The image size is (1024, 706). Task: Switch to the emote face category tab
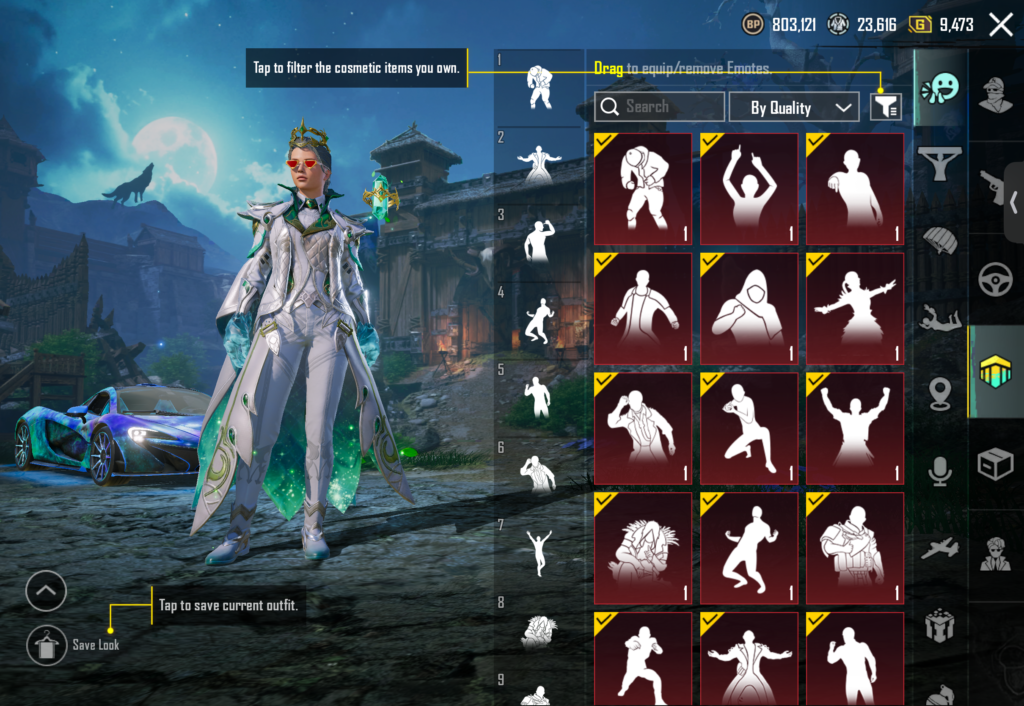pyautogui.click(x=939, y=89)
